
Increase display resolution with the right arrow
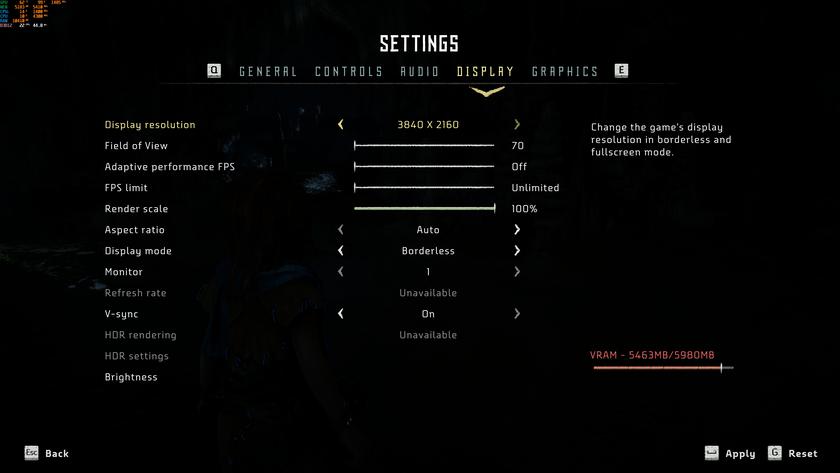(517, 125)
